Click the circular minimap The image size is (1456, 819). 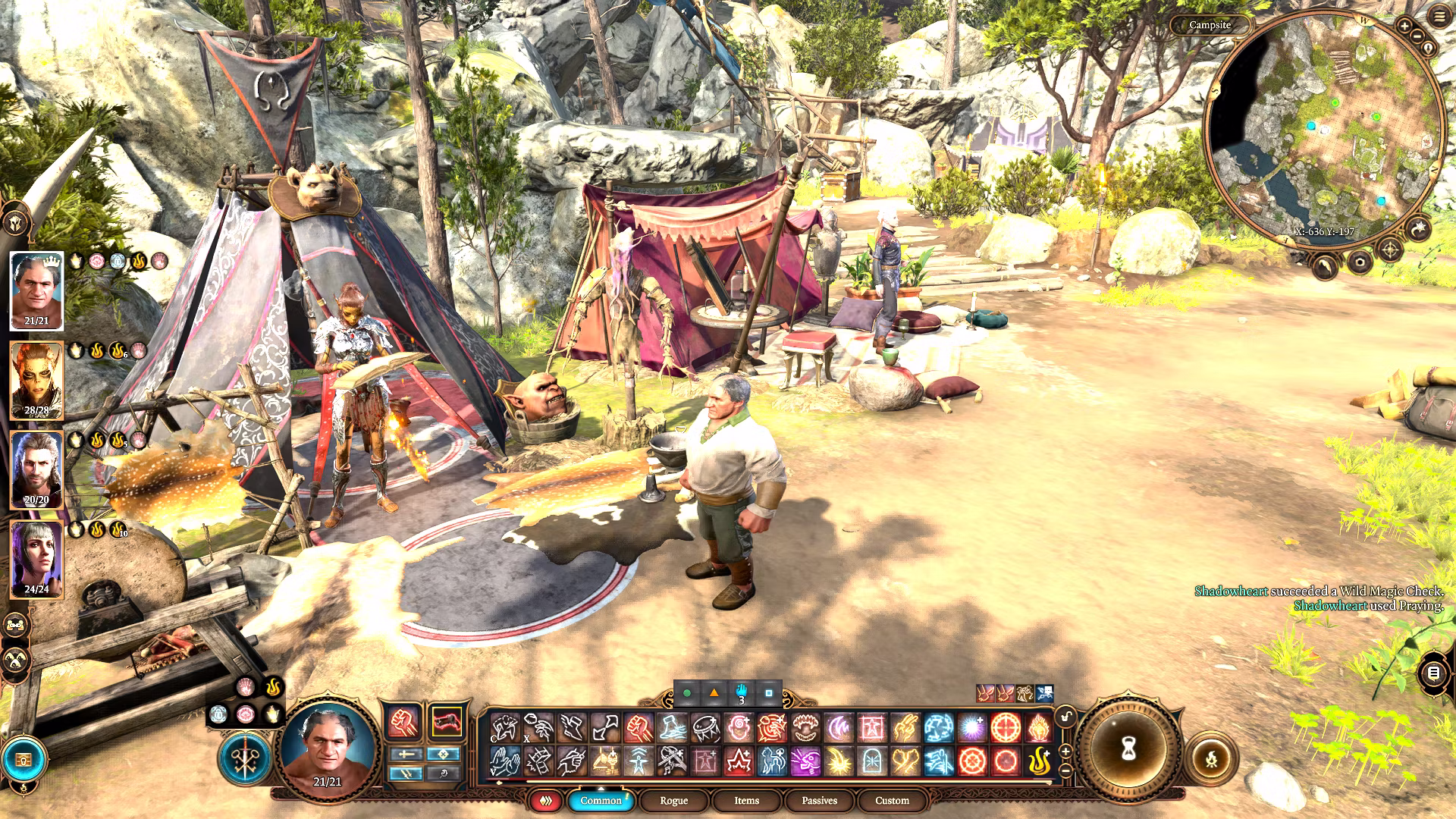pyautogui.click(x=1323, y=129)
